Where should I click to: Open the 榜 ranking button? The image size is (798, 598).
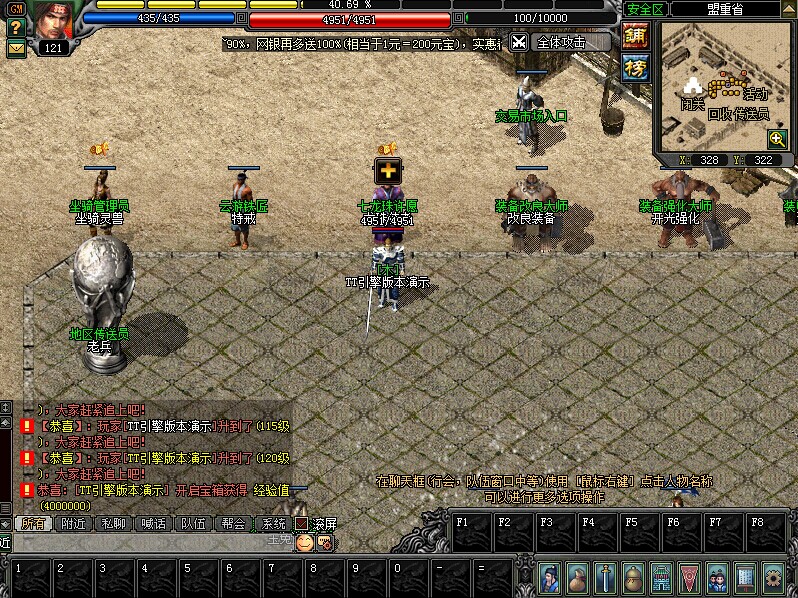635,68
